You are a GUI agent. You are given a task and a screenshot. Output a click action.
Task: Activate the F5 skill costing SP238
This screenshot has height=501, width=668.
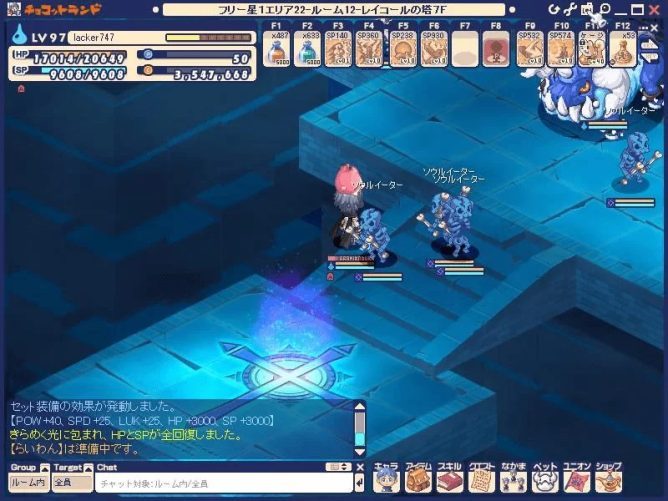pos(402,48)
